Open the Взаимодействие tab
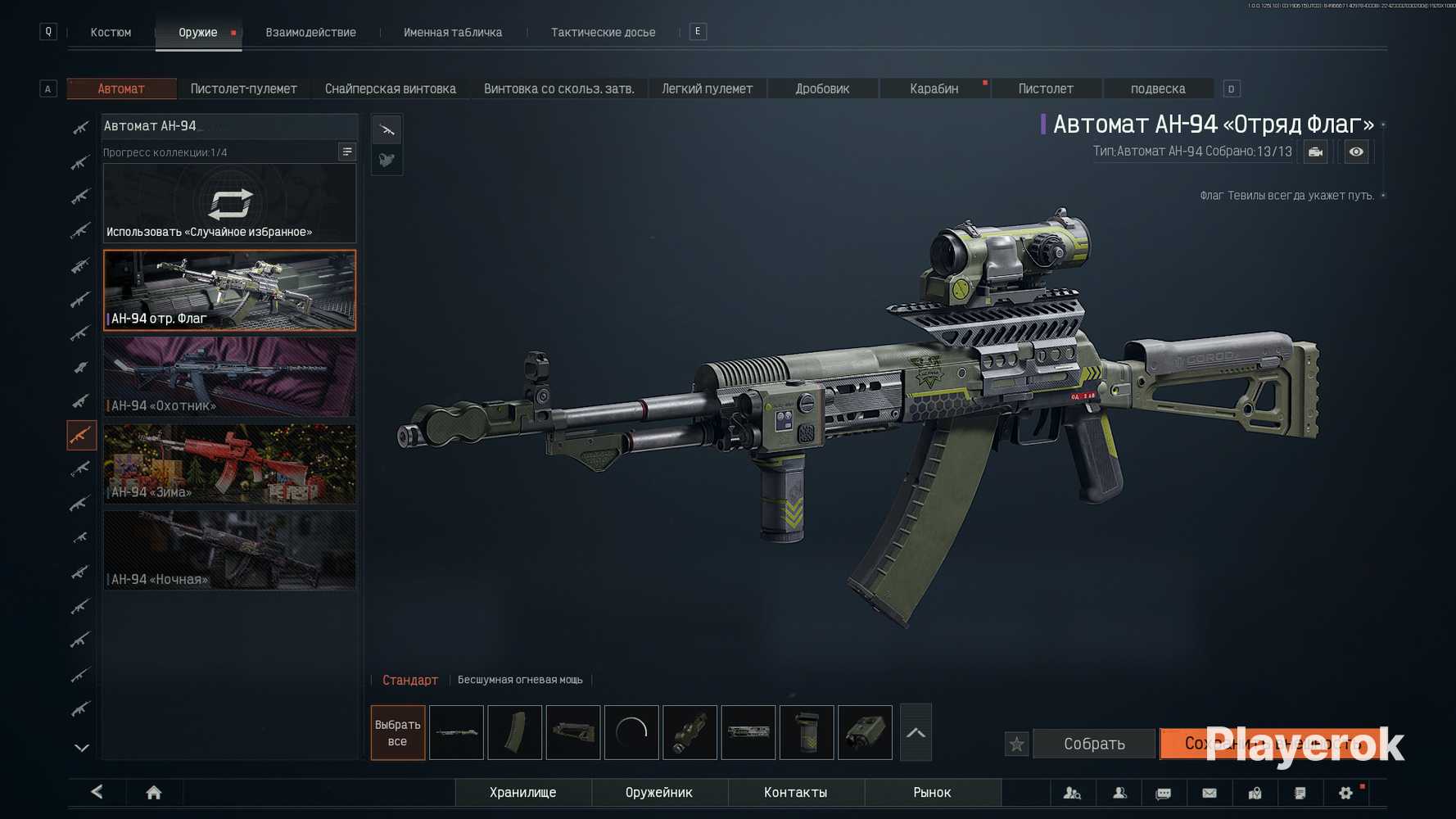This screenshot has height=819, width=1456. (310, 33)
